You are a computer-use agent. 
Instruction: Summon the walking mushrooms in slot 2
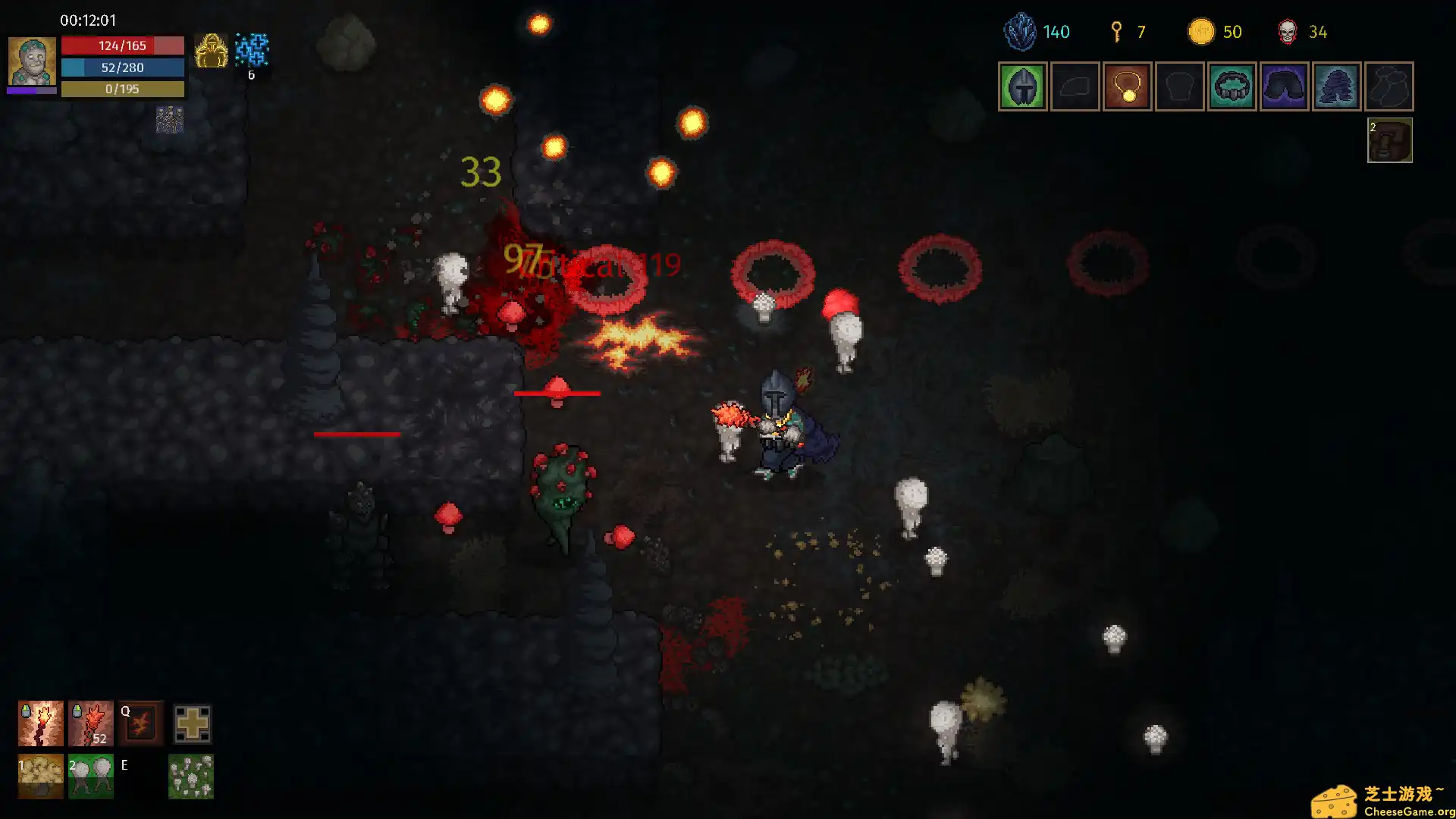(91, 777)
